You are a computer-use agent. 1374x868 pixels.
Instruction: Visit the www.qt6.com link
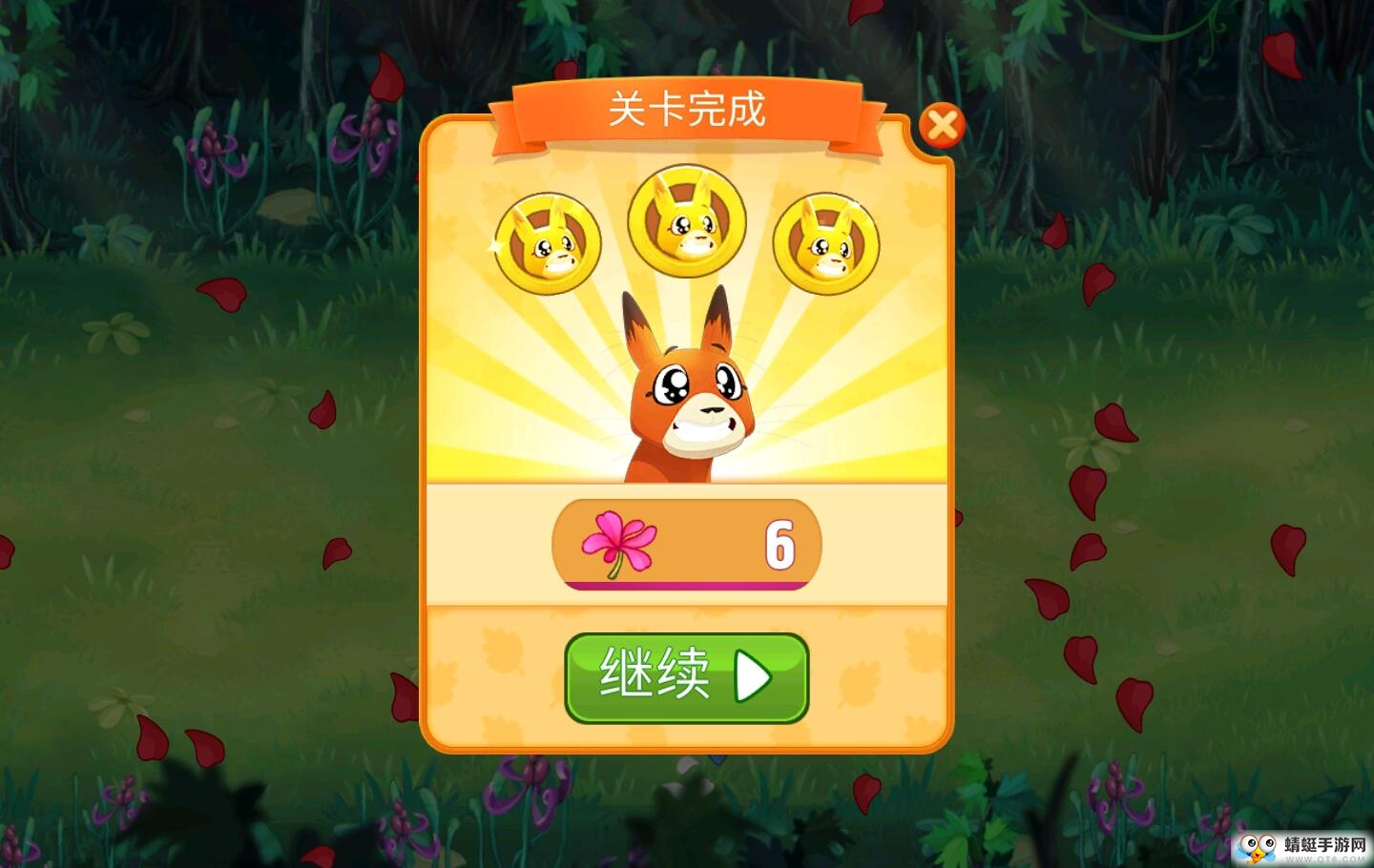pos(1327,858)
